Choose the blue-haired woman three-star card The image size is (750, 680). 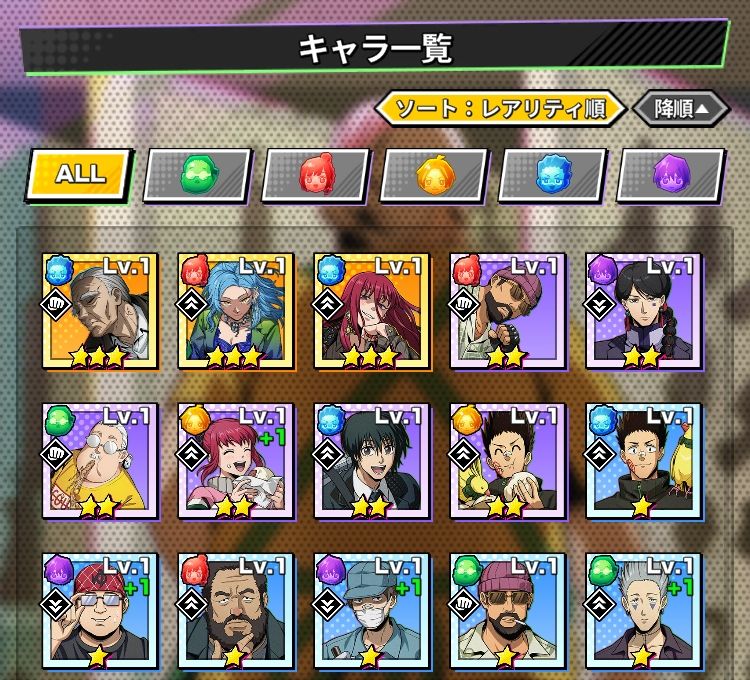click(234, 311)
